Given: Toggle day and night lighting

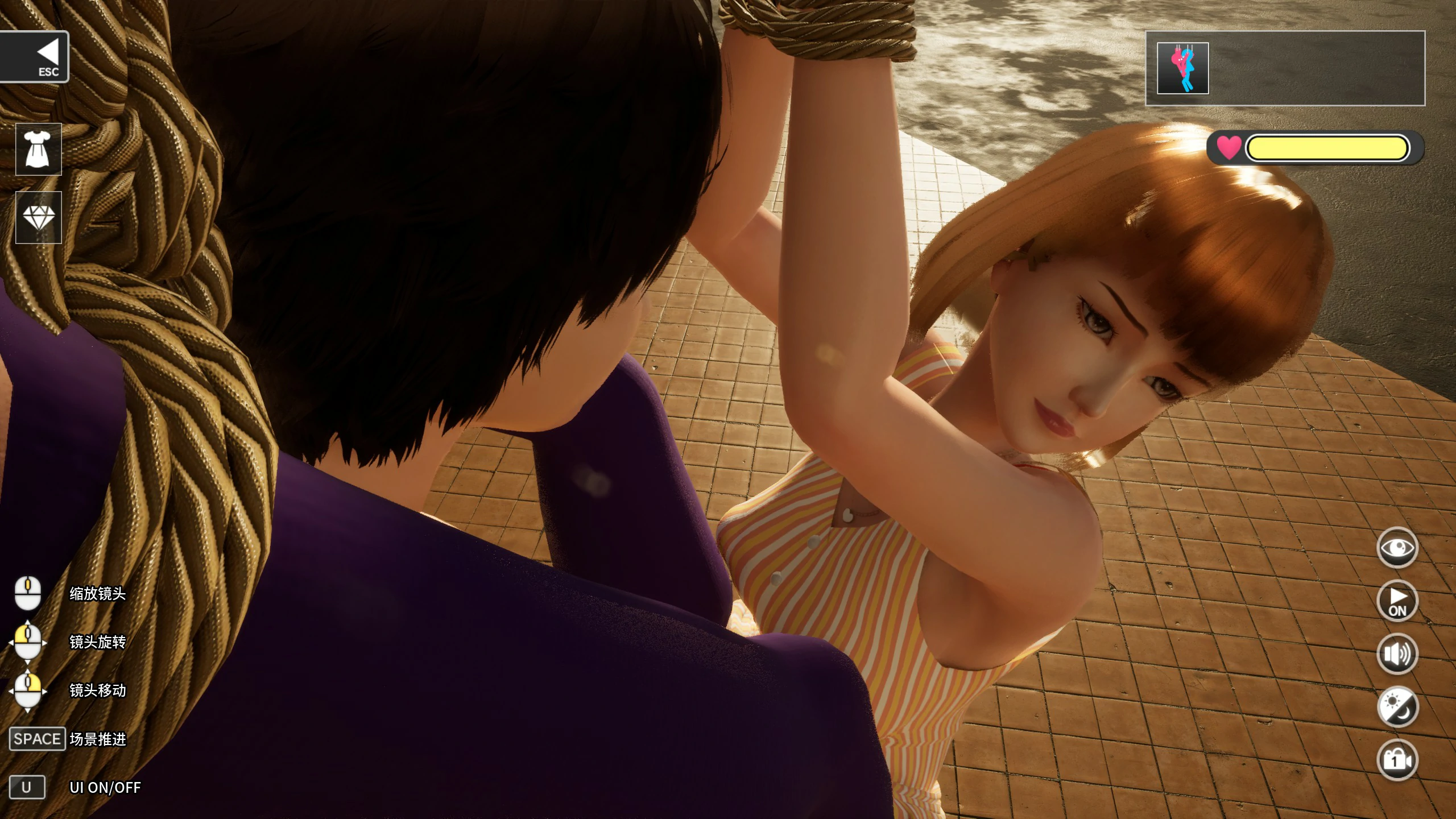Looking at the screenshot, I should pos(1397,705).
